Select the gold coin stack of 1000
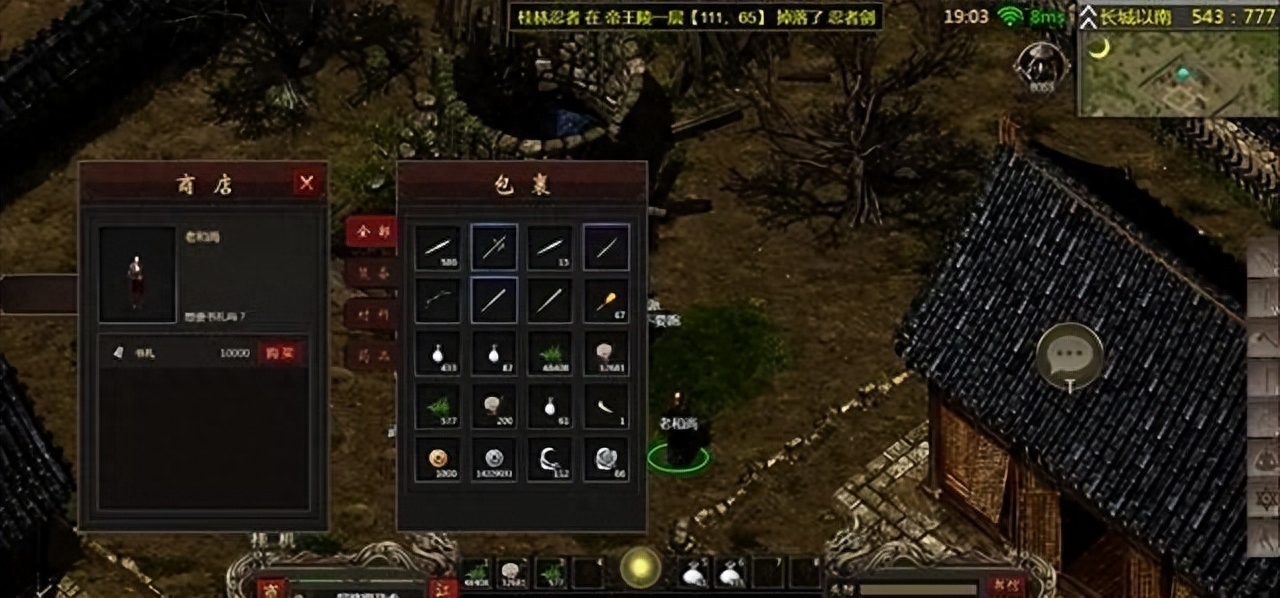The image size is (1280, 598). 438,460
